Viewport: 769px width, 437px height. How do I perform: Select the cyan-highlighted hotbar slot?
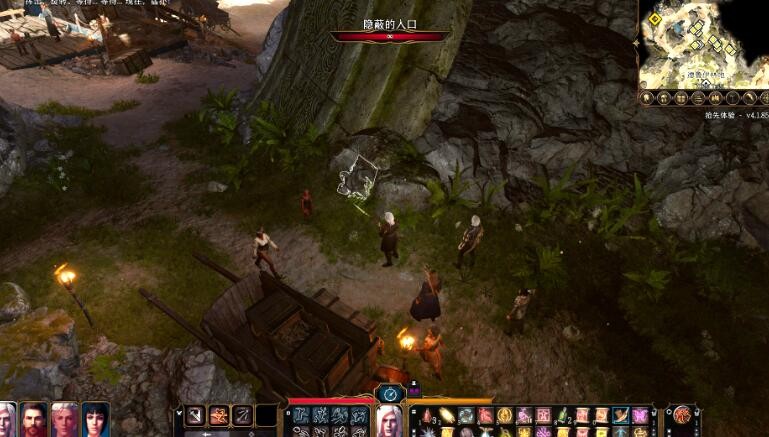(620, 415)
